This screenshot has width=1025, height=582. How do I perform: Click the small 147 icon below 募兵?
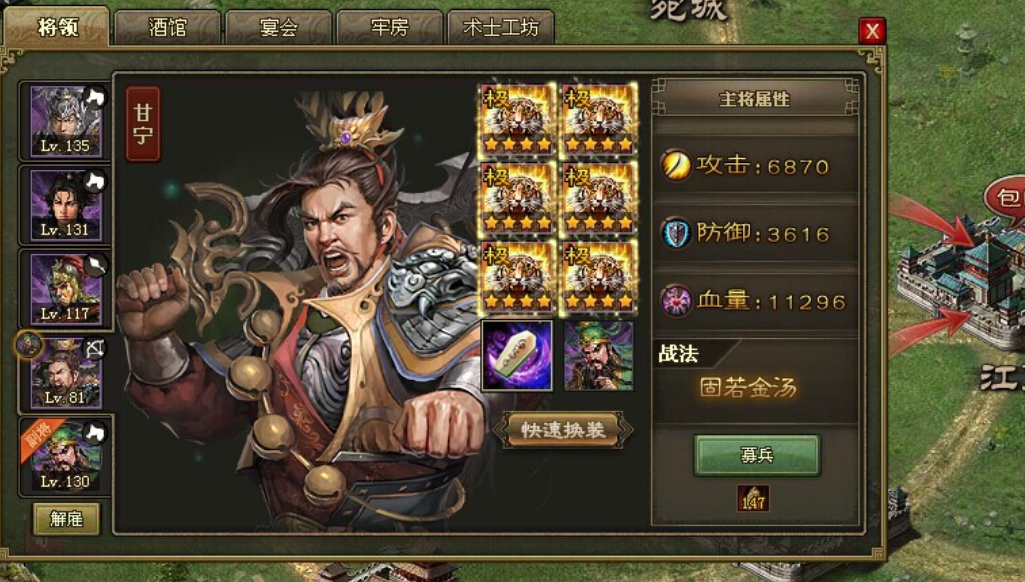click(753, 498)
